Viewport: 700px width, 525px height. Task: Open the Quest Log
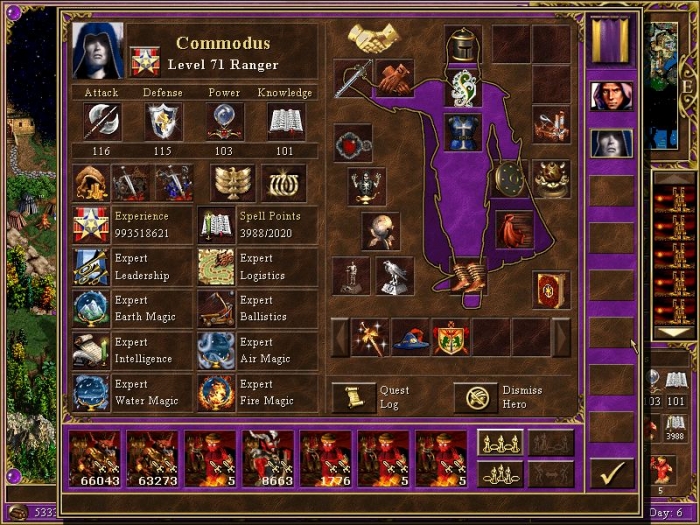349,397
